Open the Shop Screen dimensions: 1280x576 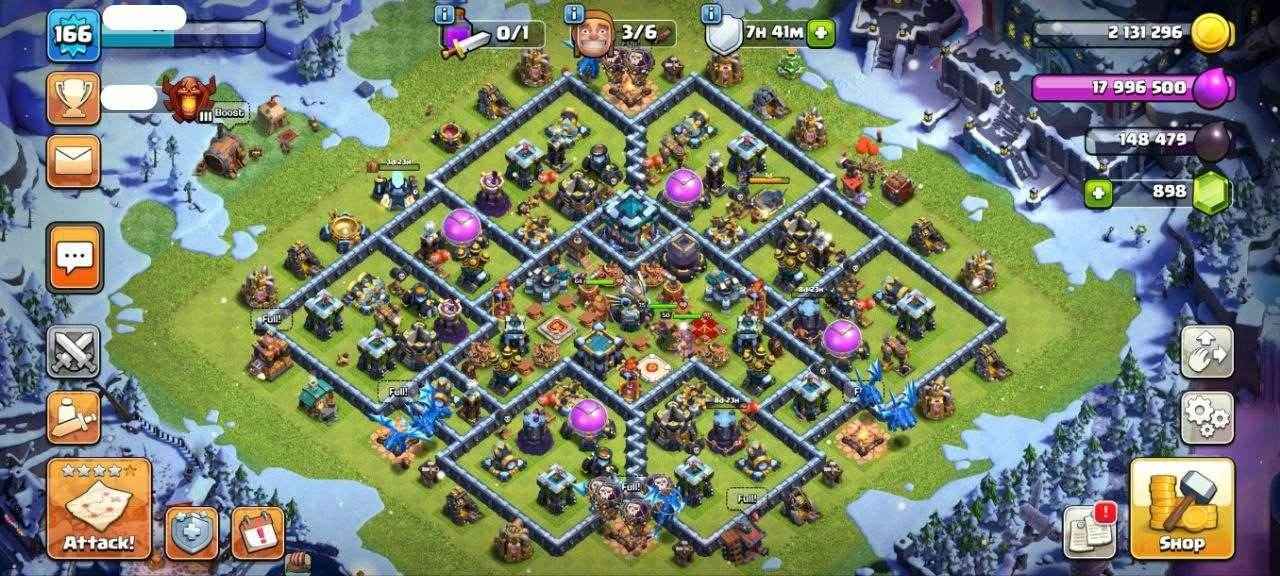coord(1182,508)
